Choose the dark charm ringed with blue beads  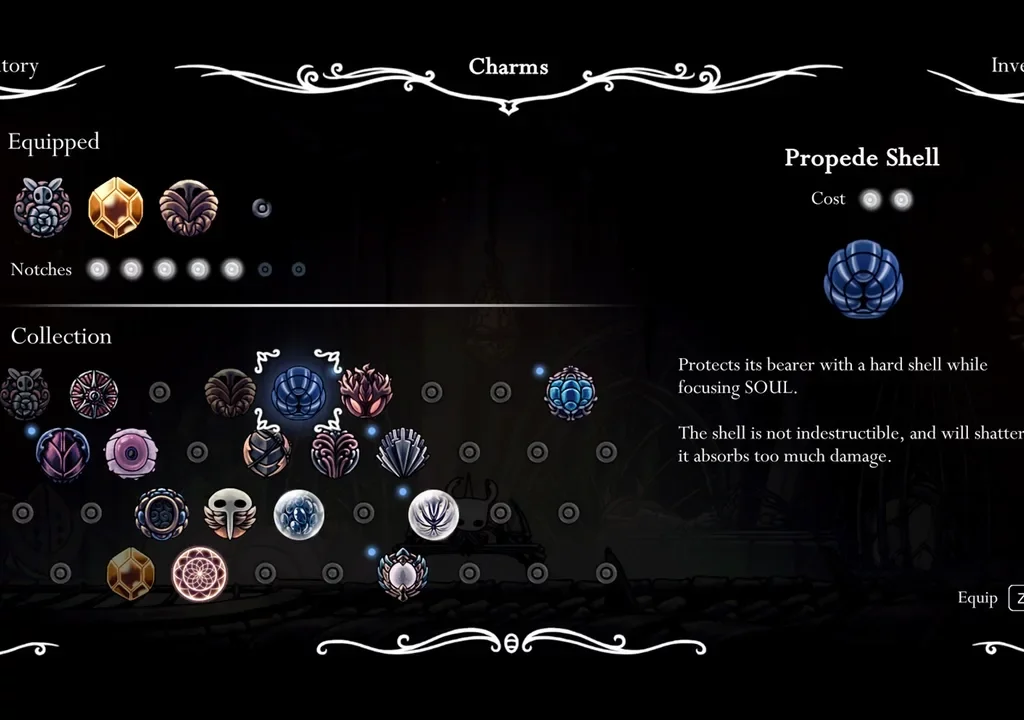(x=161, y=514)
